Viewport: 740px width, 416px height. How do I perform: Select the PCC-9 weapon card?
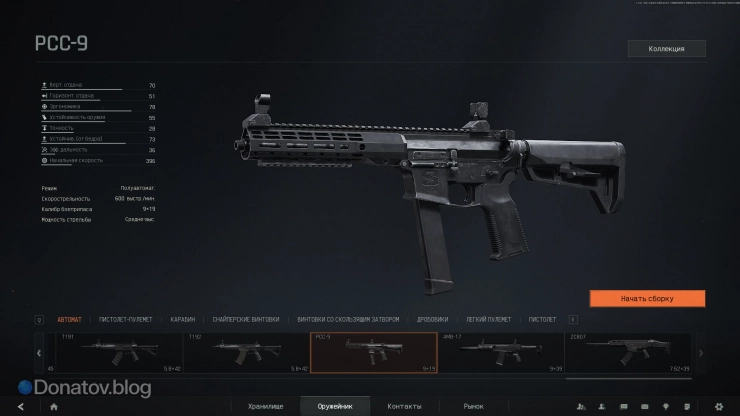[373, 352]
